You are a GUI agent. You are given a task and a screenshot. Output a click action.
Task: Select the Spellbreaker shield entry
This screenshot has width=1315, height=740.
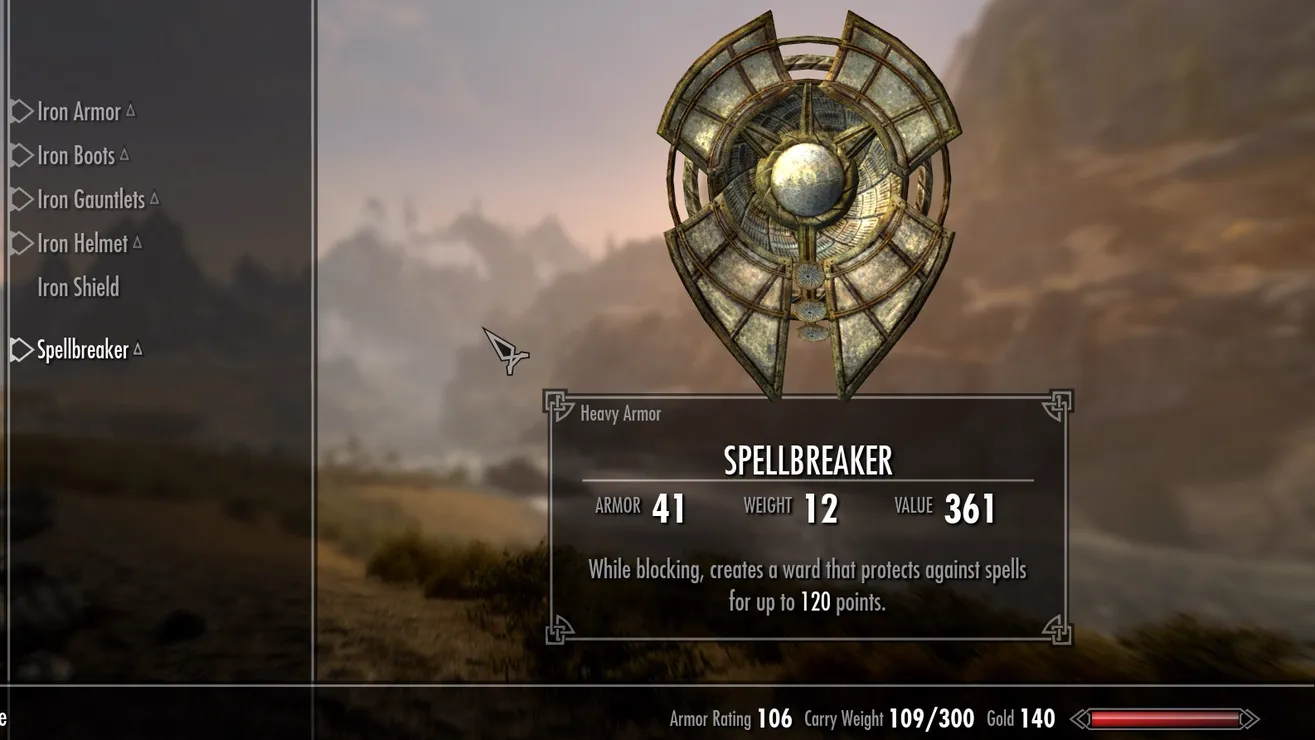pos(83,350)
